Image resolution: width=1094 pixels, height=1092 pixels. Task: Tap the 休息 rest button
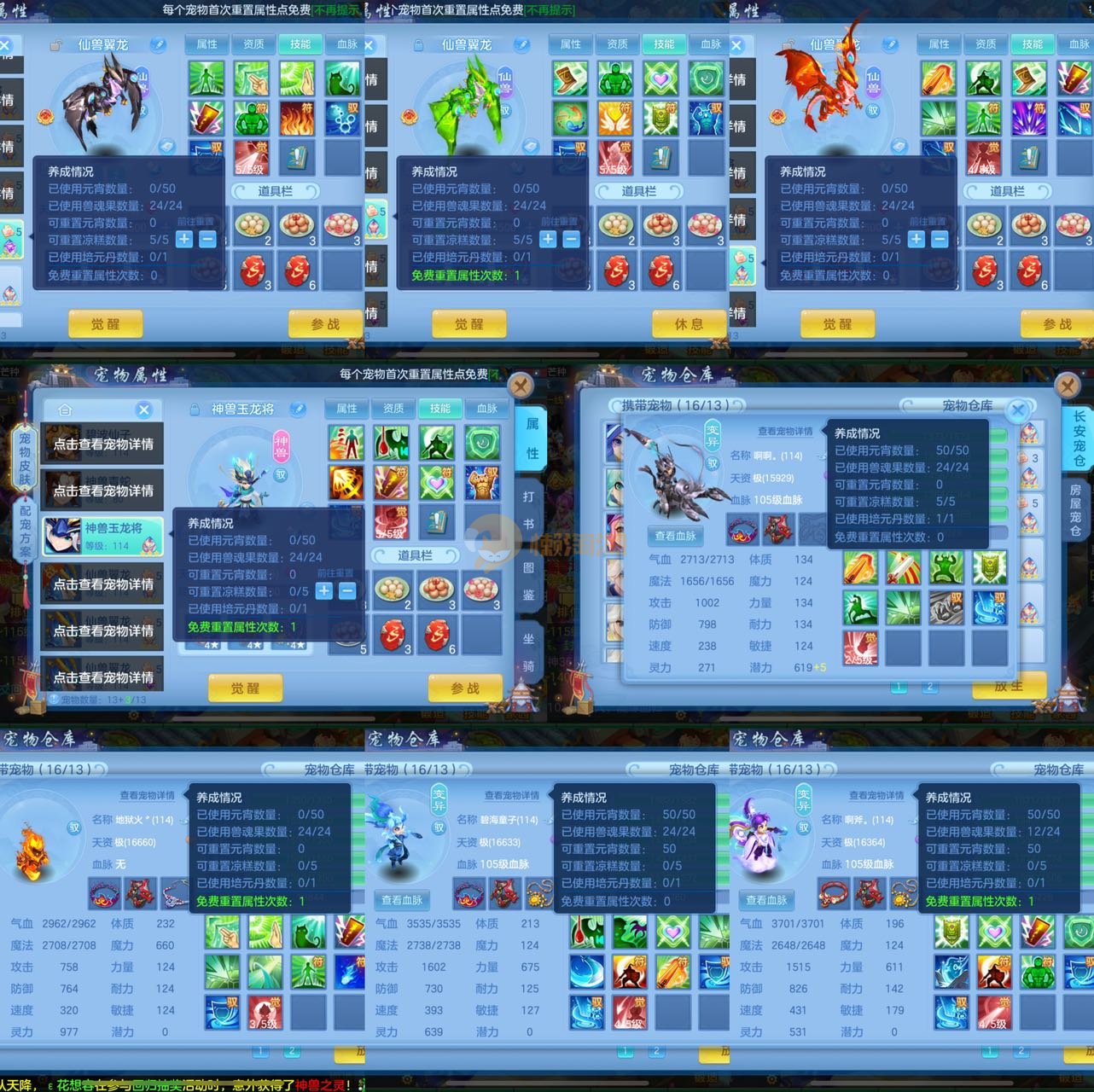pyautogui.click(x=688, y=324)
